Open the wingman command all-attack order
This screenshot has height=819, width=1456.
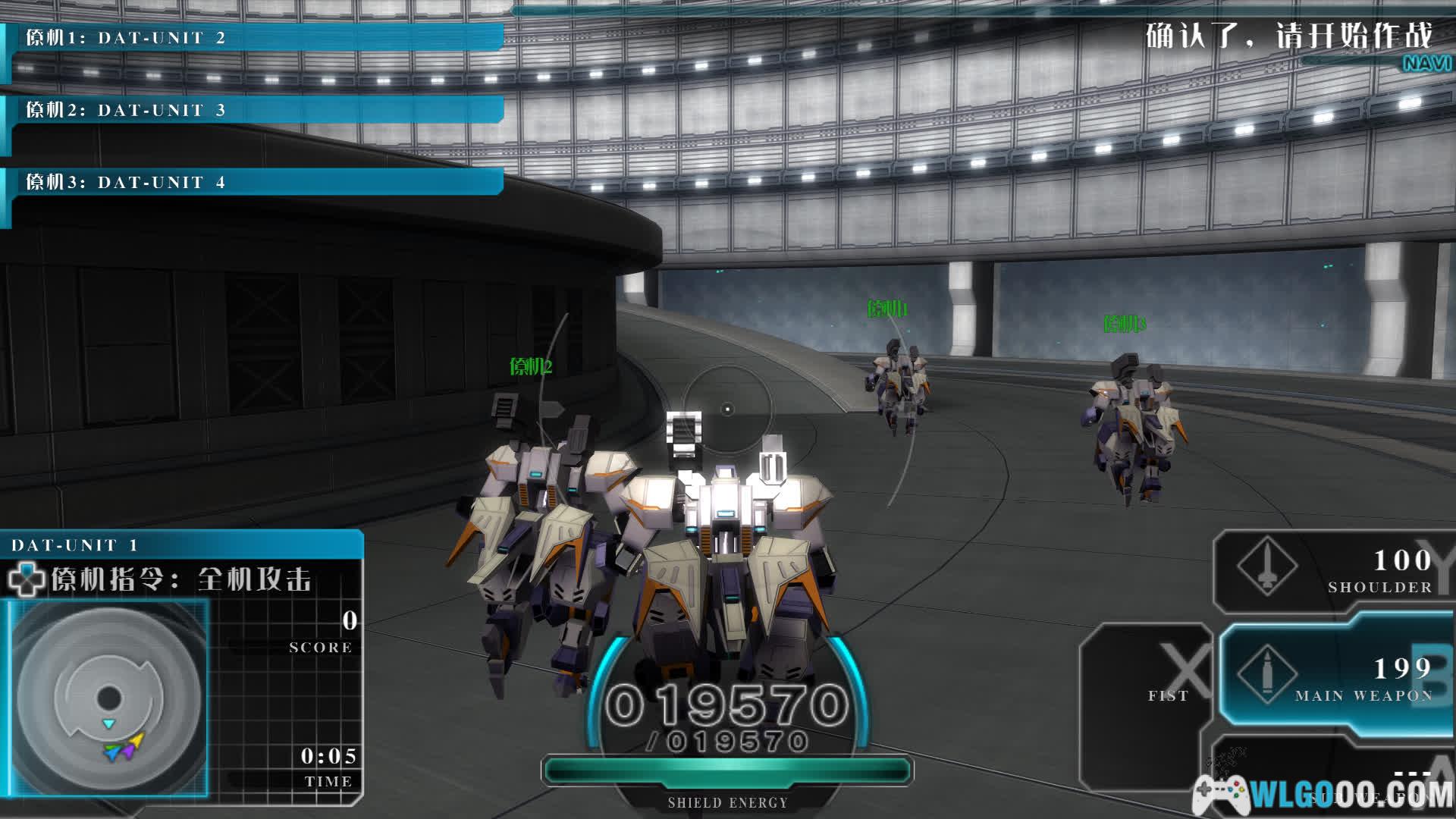[x=182, y=580]
